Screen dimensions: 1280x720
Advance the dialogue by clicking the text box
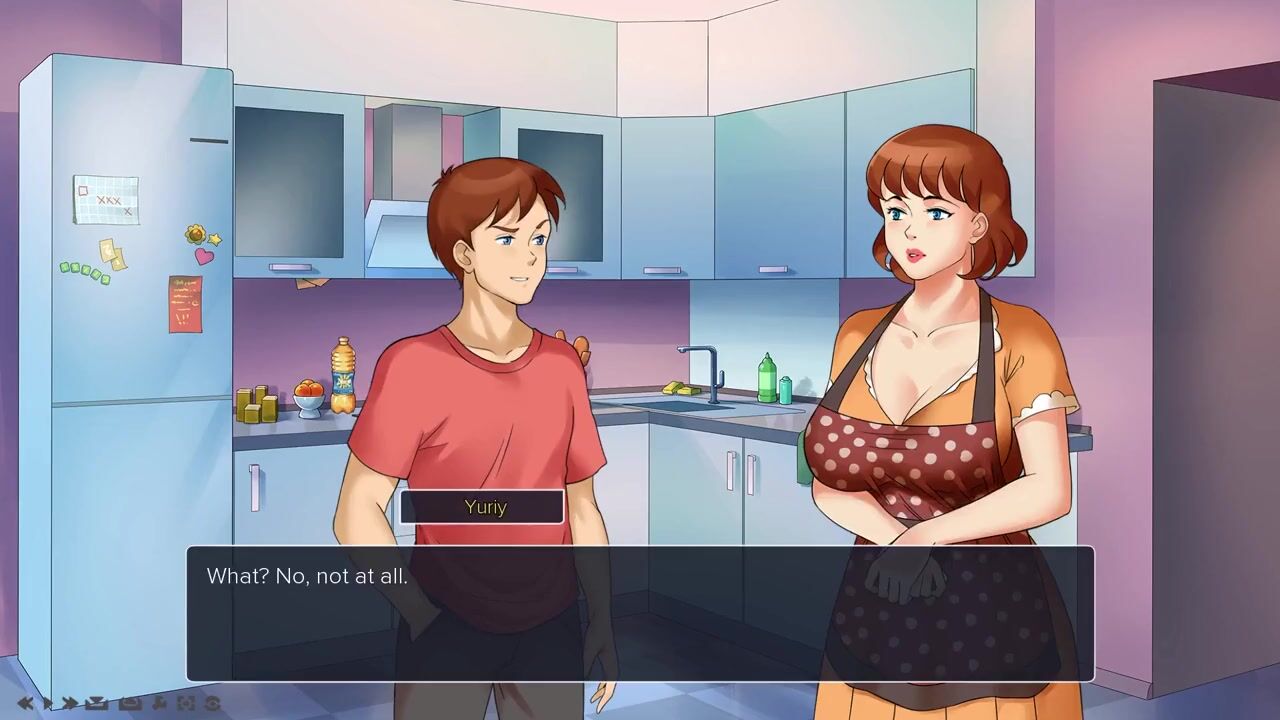640,613
